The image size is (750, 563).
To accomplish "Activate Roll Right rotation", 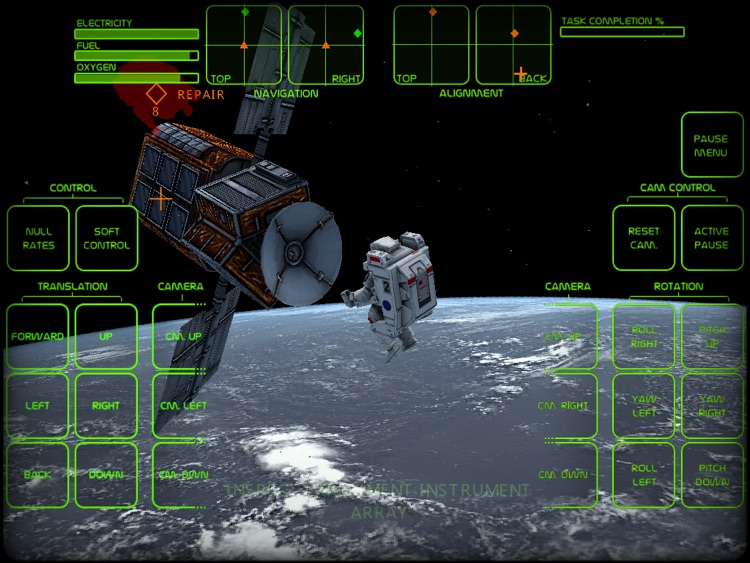I will click(643, 337).
